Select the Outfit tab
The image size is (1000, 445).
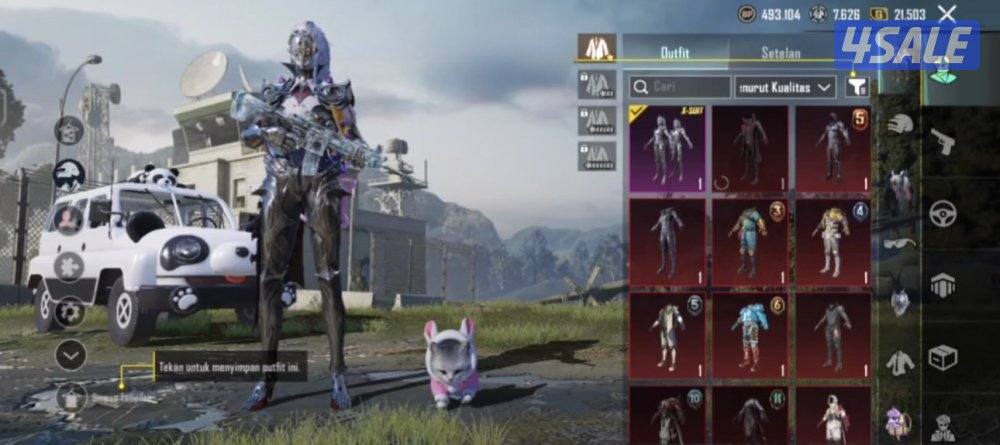pos(675,51)
